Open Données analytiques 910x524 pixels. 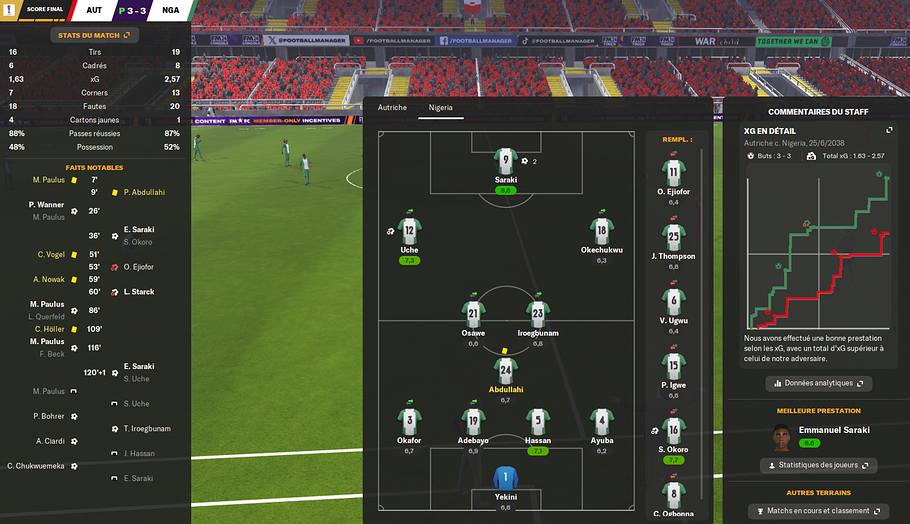point(818,383)
